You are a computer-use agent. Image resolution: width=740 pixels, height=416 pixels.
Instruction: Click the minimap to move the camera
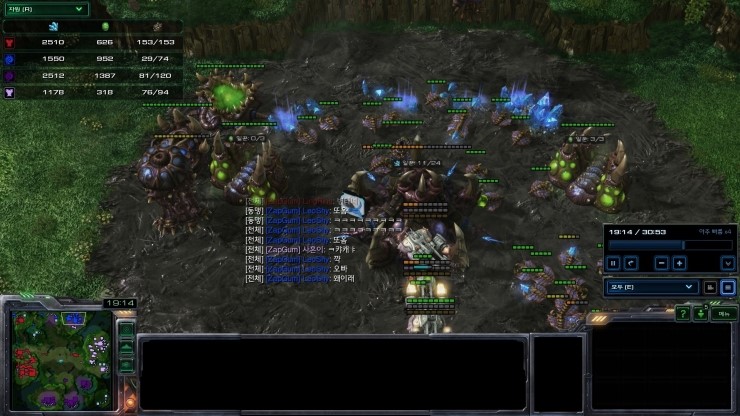[59, 361]
